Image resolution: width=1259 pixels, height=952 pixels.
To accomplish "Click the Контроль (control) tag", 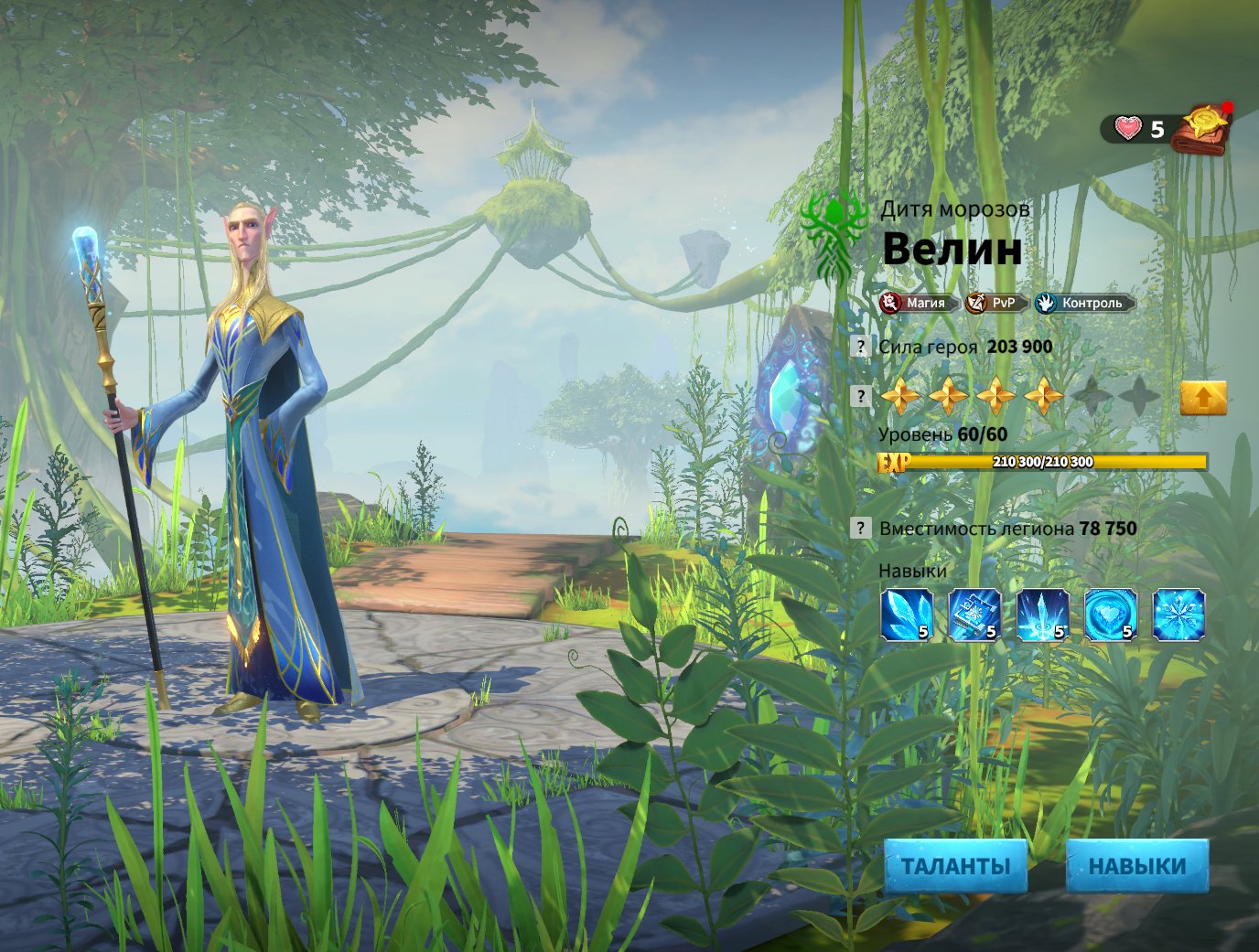I will pos(1083,303).
